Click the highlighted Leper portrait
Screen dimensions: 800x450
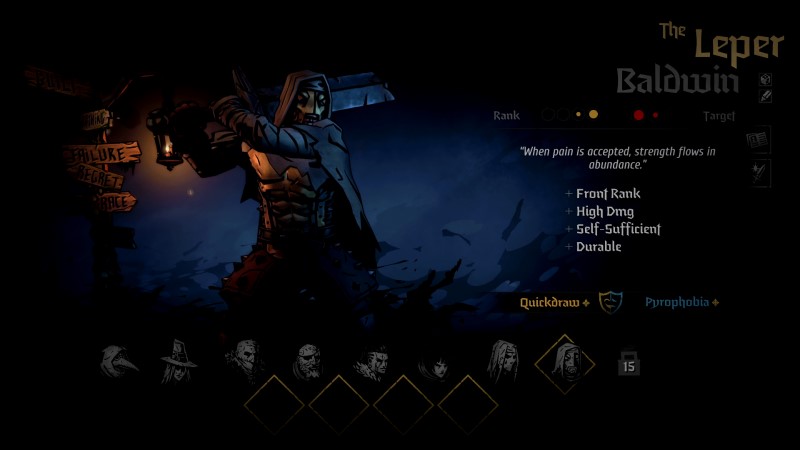564,363
